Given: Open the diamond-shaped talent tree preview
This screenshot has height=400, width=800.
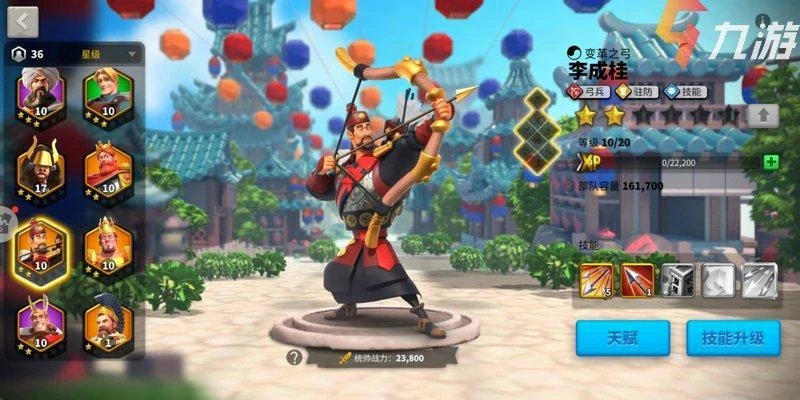Looking at the screenshot, I should point(539,130).
